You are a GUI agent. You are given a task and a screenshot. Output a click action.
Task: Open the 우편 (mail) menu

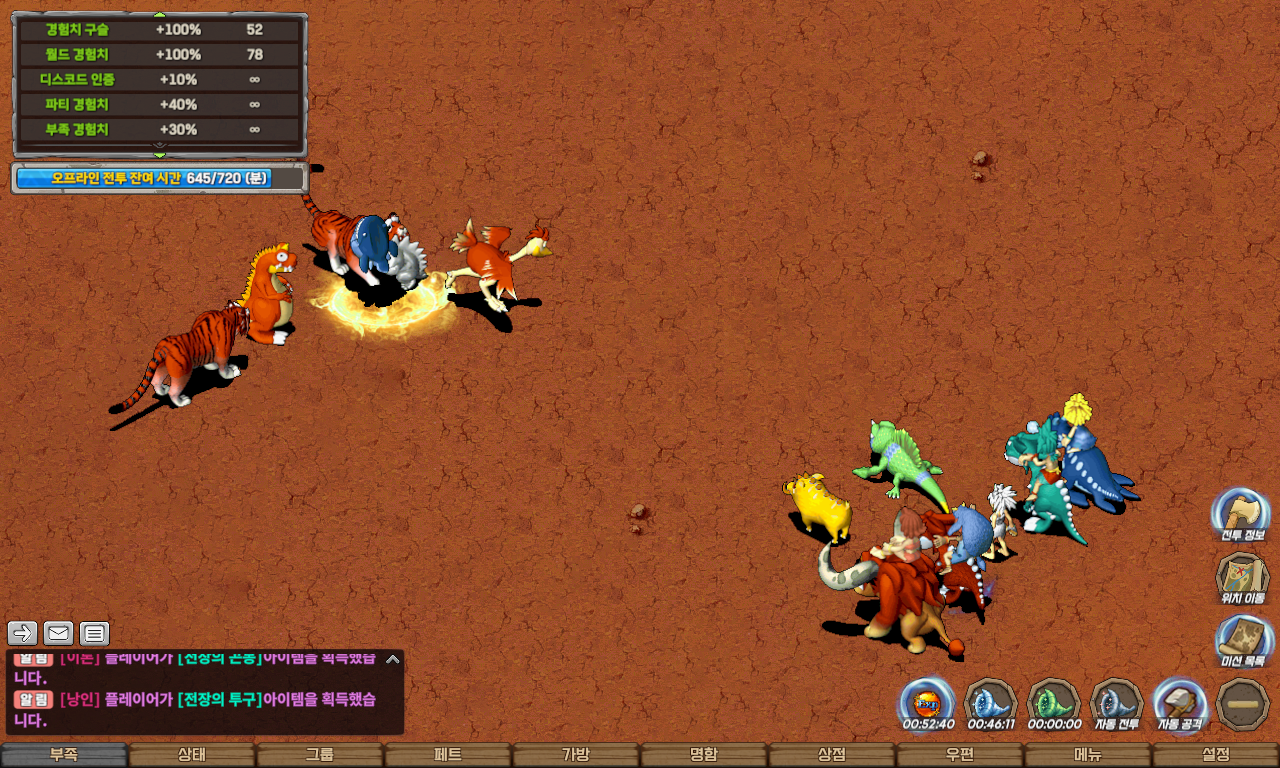click(x=960, y=755)
